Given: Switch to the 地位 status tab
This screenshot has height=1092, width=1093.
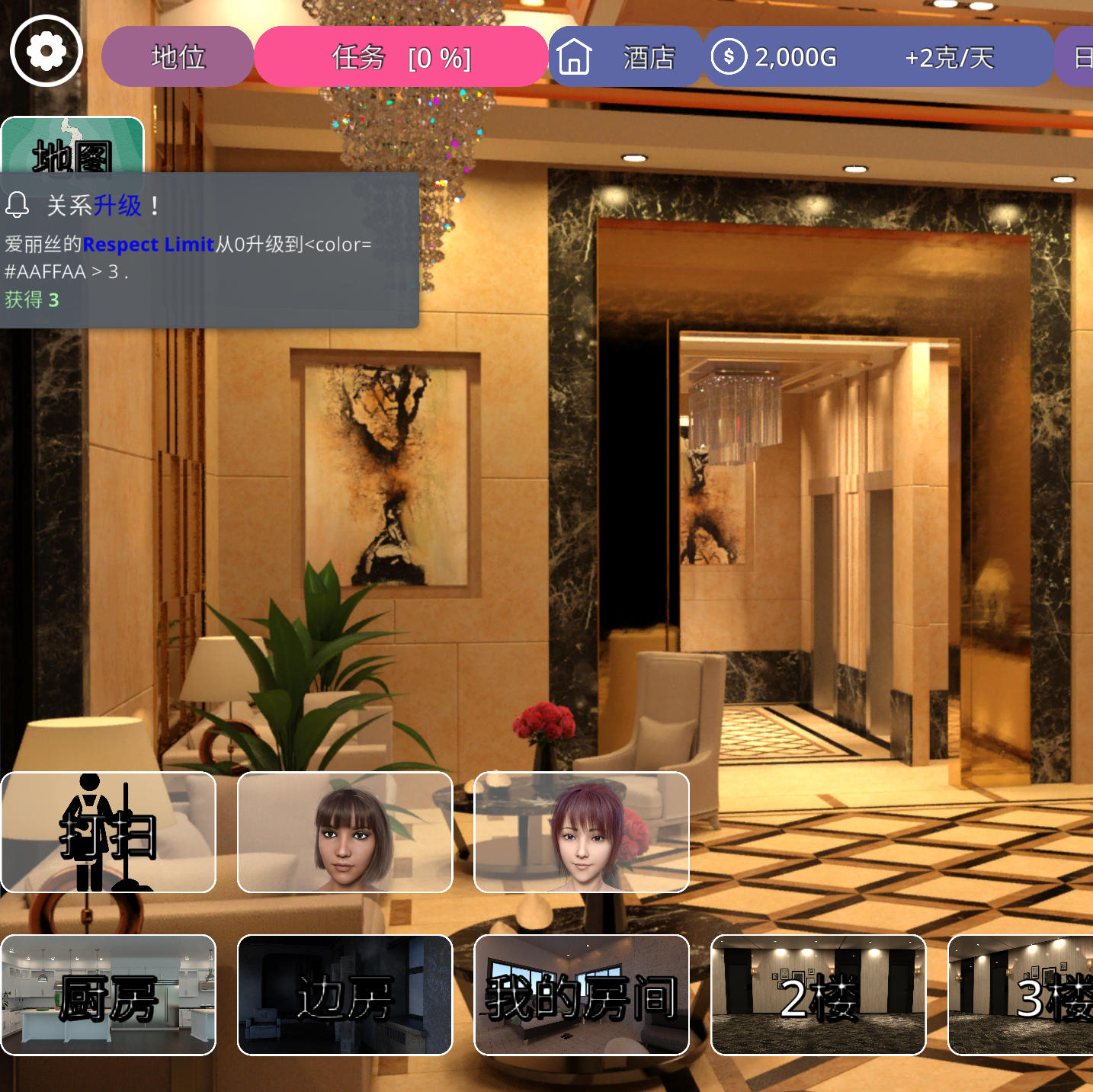Looking at the screenshot, I should [x=178, y=56].
